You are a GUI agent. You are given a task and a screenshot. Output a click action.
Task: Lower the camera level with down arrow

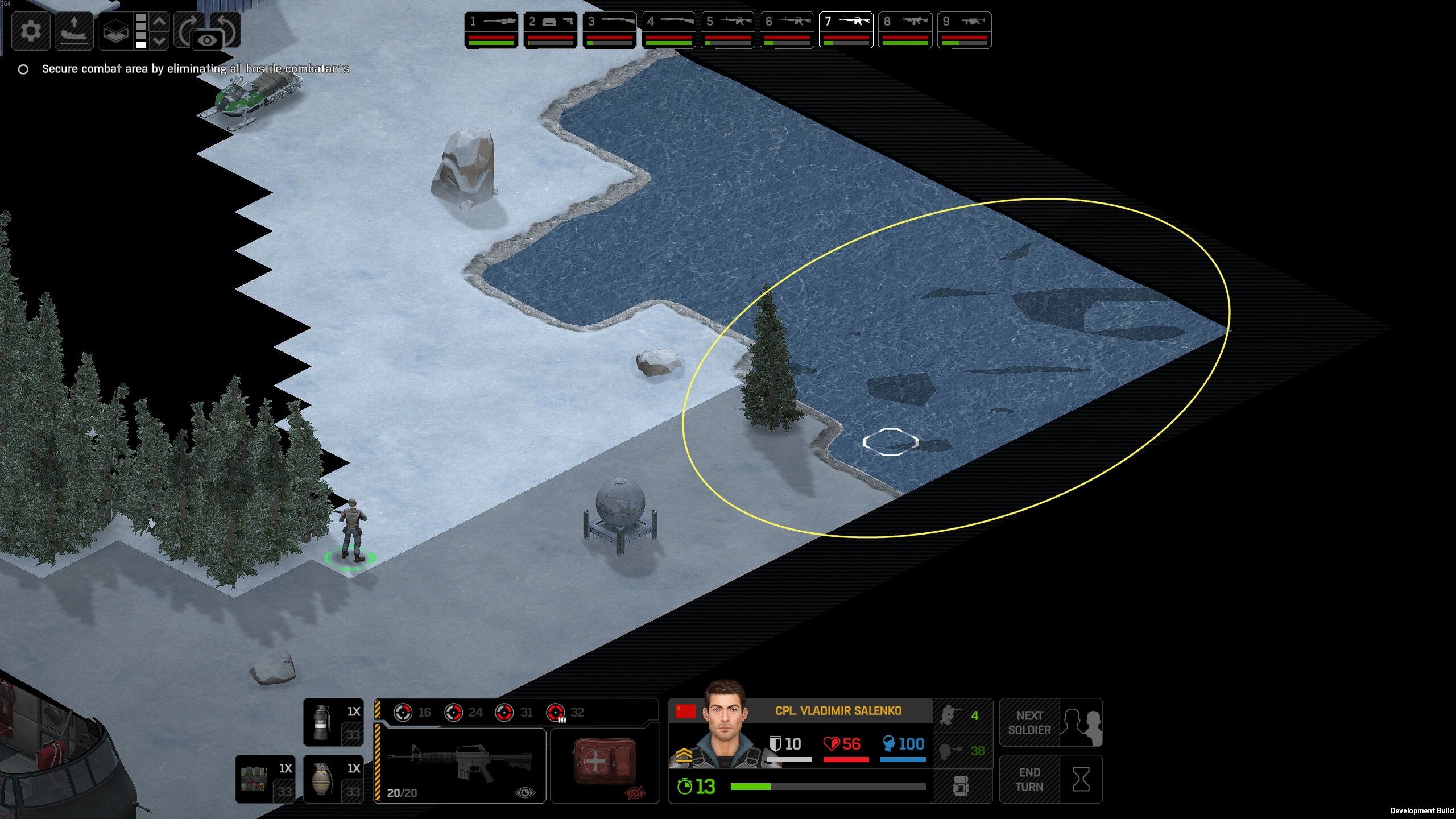pos(160,40)
